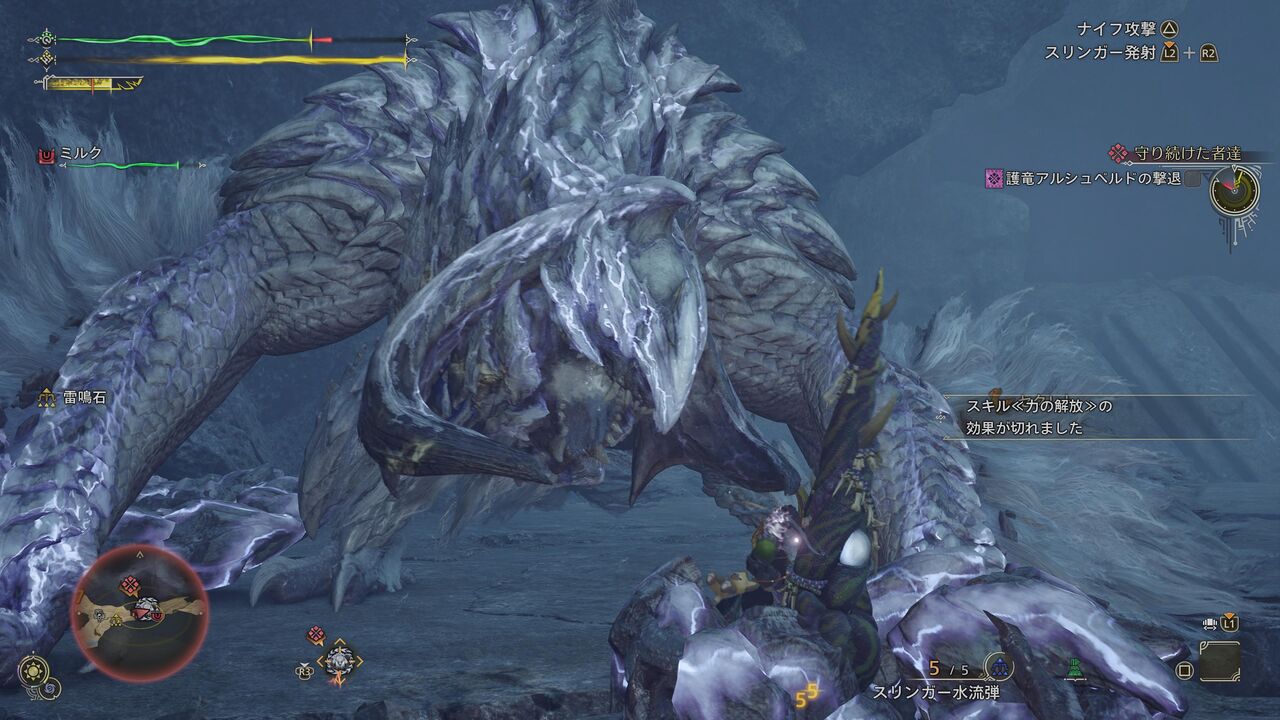This screenshot has width=1280, height=720.
Task: Click the green mantle icon
Action: 1075,668
